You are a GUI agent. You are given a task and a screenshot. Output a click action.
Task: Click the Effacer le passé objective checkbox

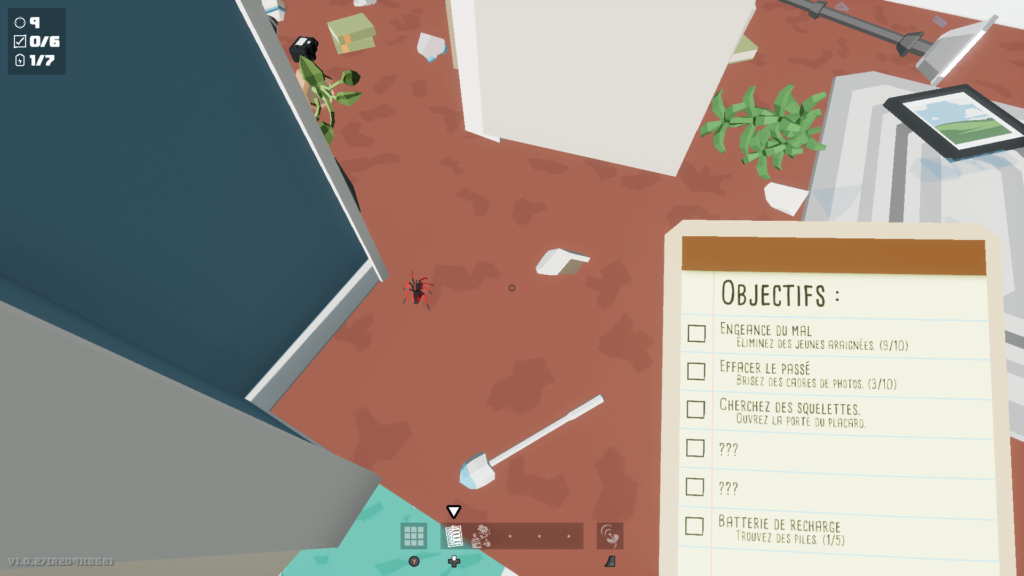pyautogui.click(x=696, y=372)
